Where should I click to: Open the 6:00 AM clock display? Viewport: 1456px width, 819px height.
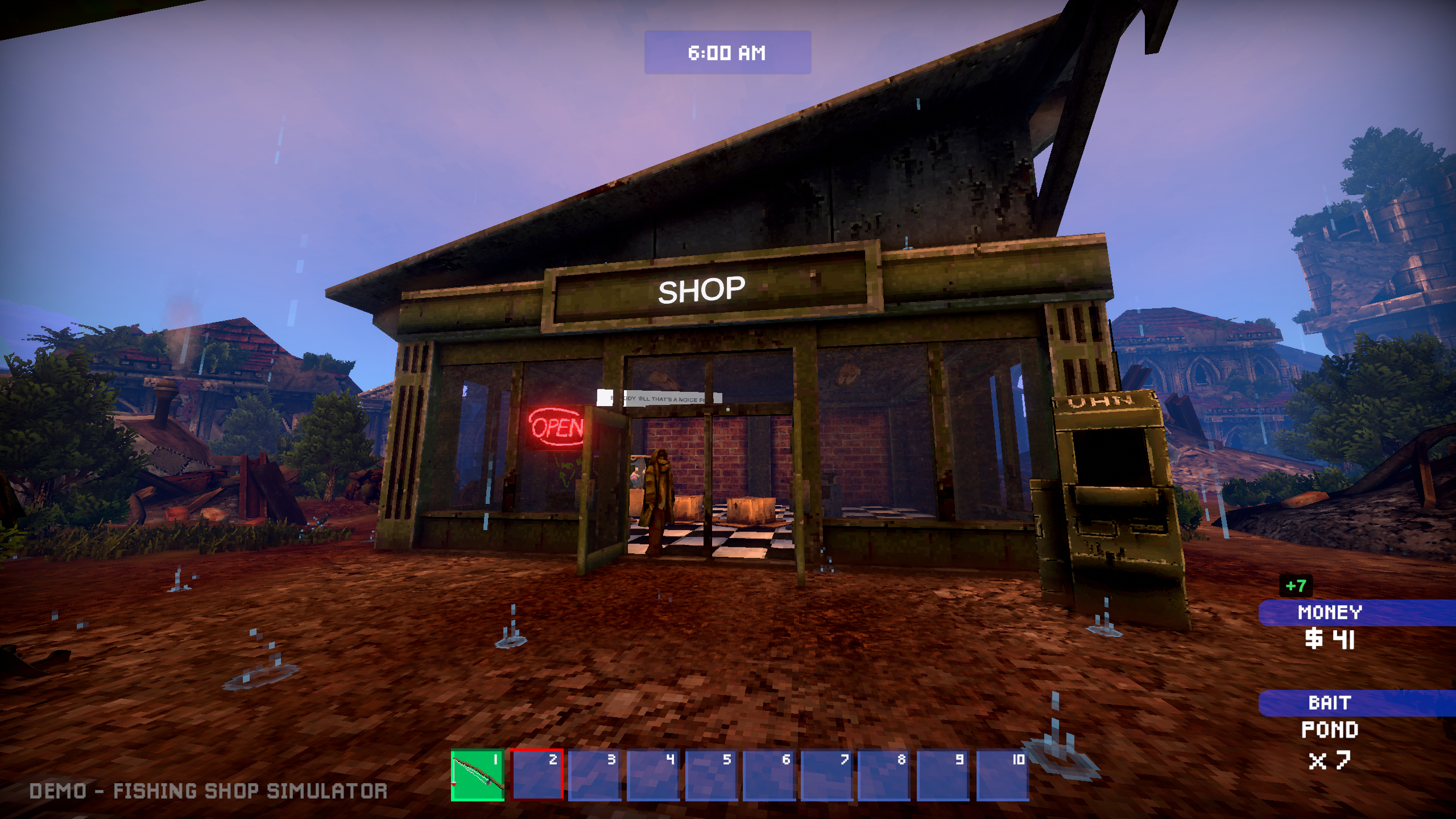pos(726,53)
